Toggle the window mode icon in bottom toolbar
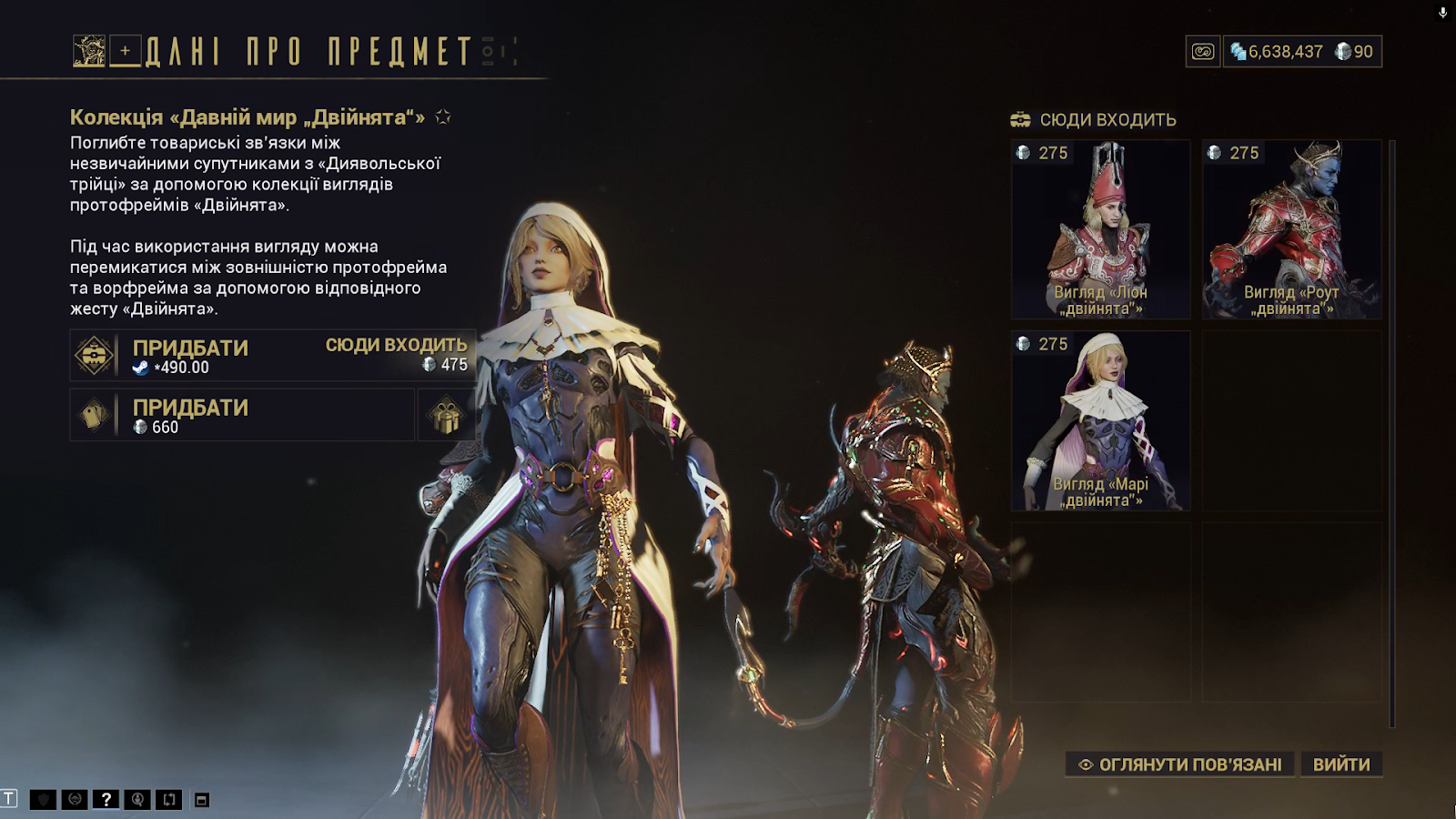This screenshot has height=819, width=1456. coord(202,800)
